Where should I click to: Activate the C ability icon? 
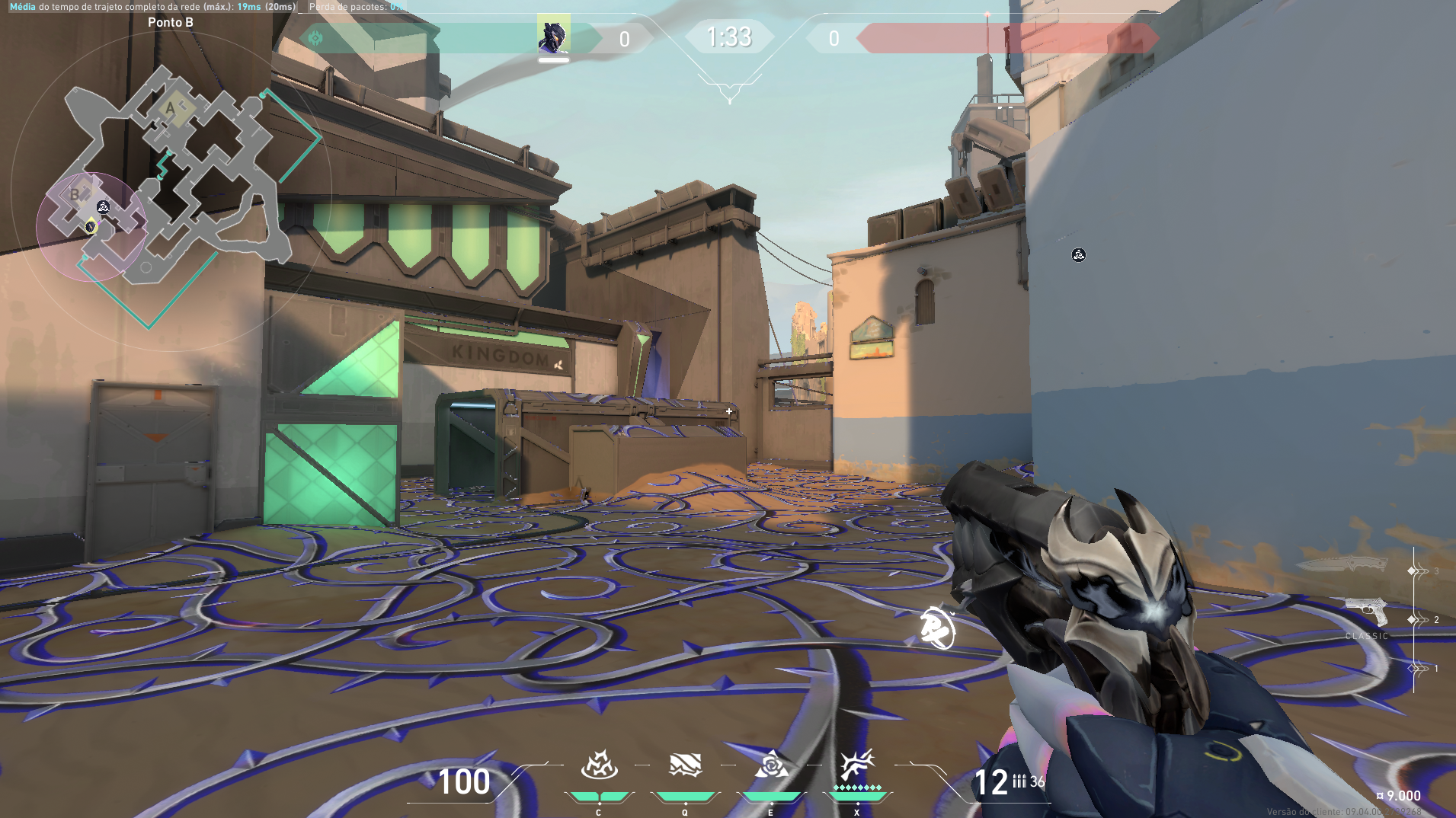(599, 765)
